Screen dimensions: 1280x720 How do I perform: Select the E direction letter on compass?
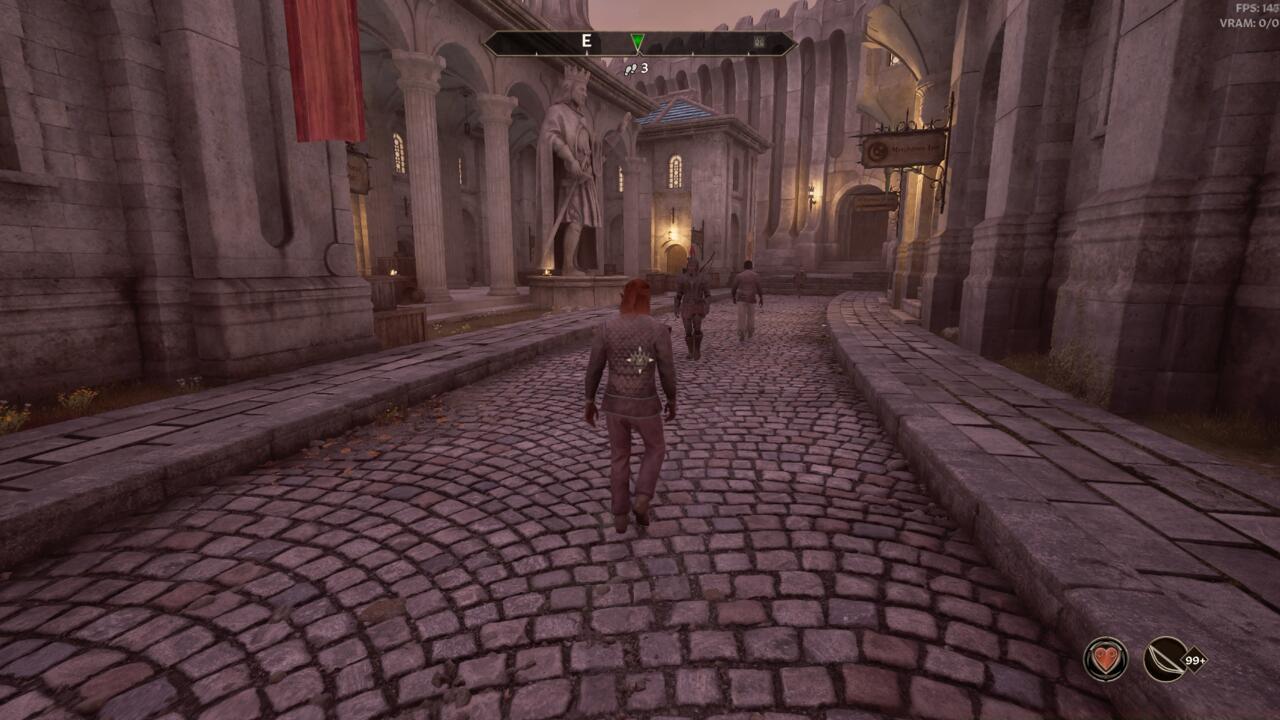(x=585, y=40)
